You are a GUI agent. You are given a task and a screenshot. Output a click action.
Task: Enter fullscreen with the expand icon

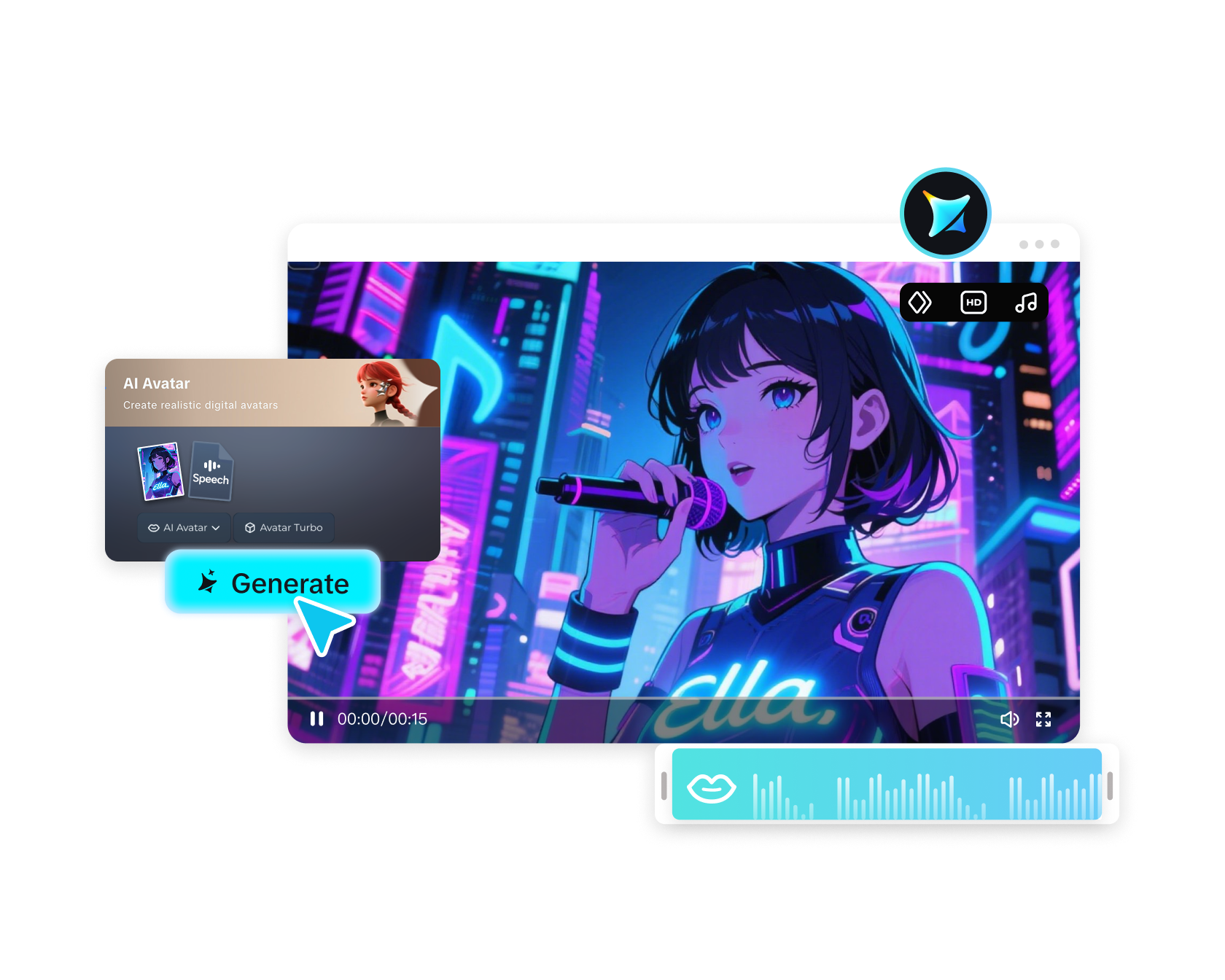(1044, 719)
